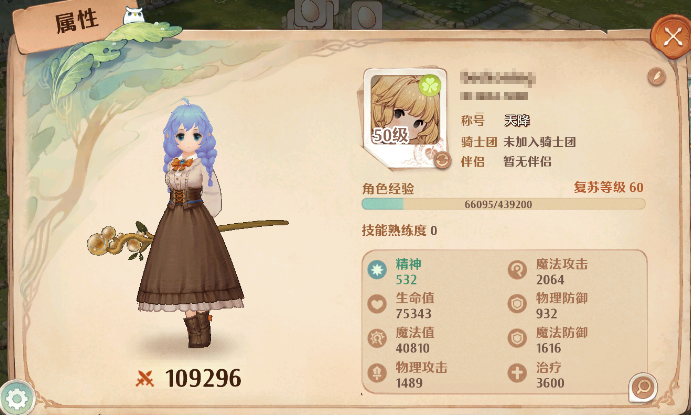This screenshot has width=691, height=415.
Task: Open the magnifier detailed stats button
Action: pyautogui.click(x=642, y=385)
